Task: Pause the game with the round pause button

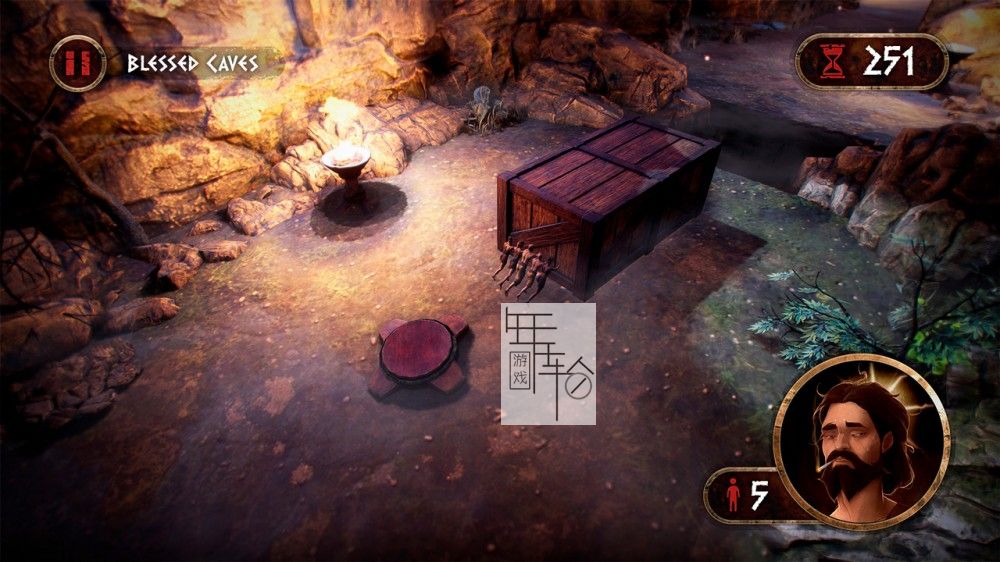Action: [x=77, y=64]
